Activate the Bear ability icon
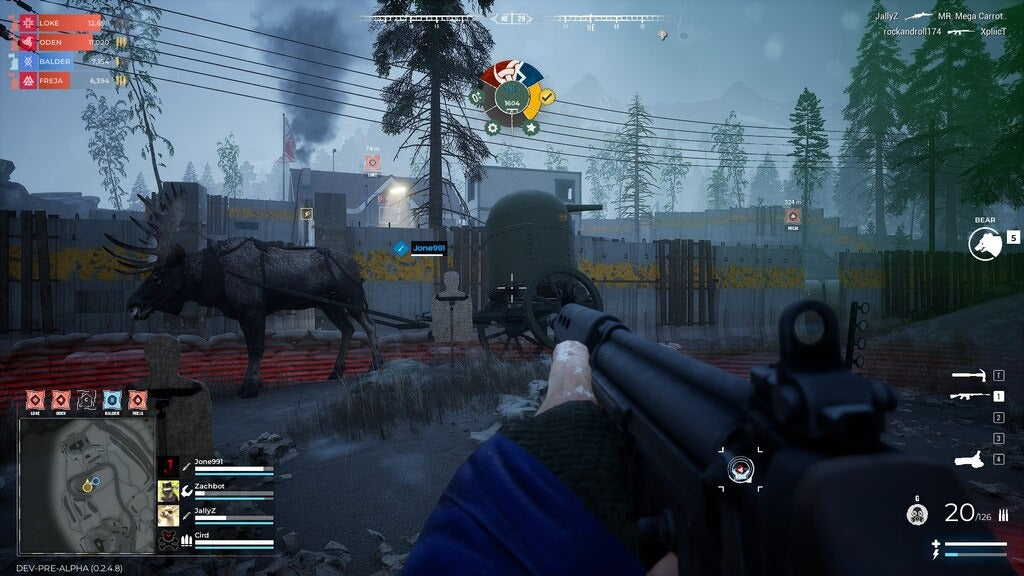1024x576 pixels. tap(982, 243)
